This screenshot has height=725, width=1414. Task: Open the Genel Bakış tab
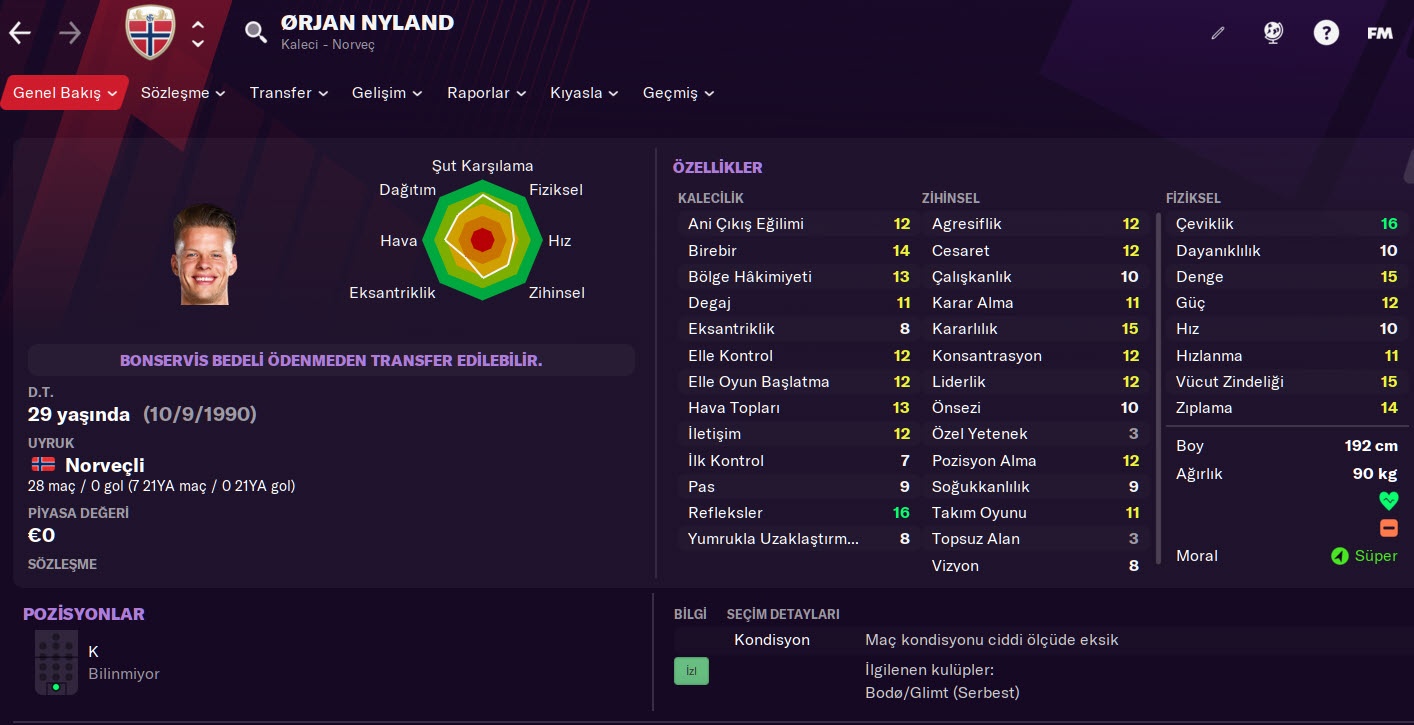pos(64,93)
